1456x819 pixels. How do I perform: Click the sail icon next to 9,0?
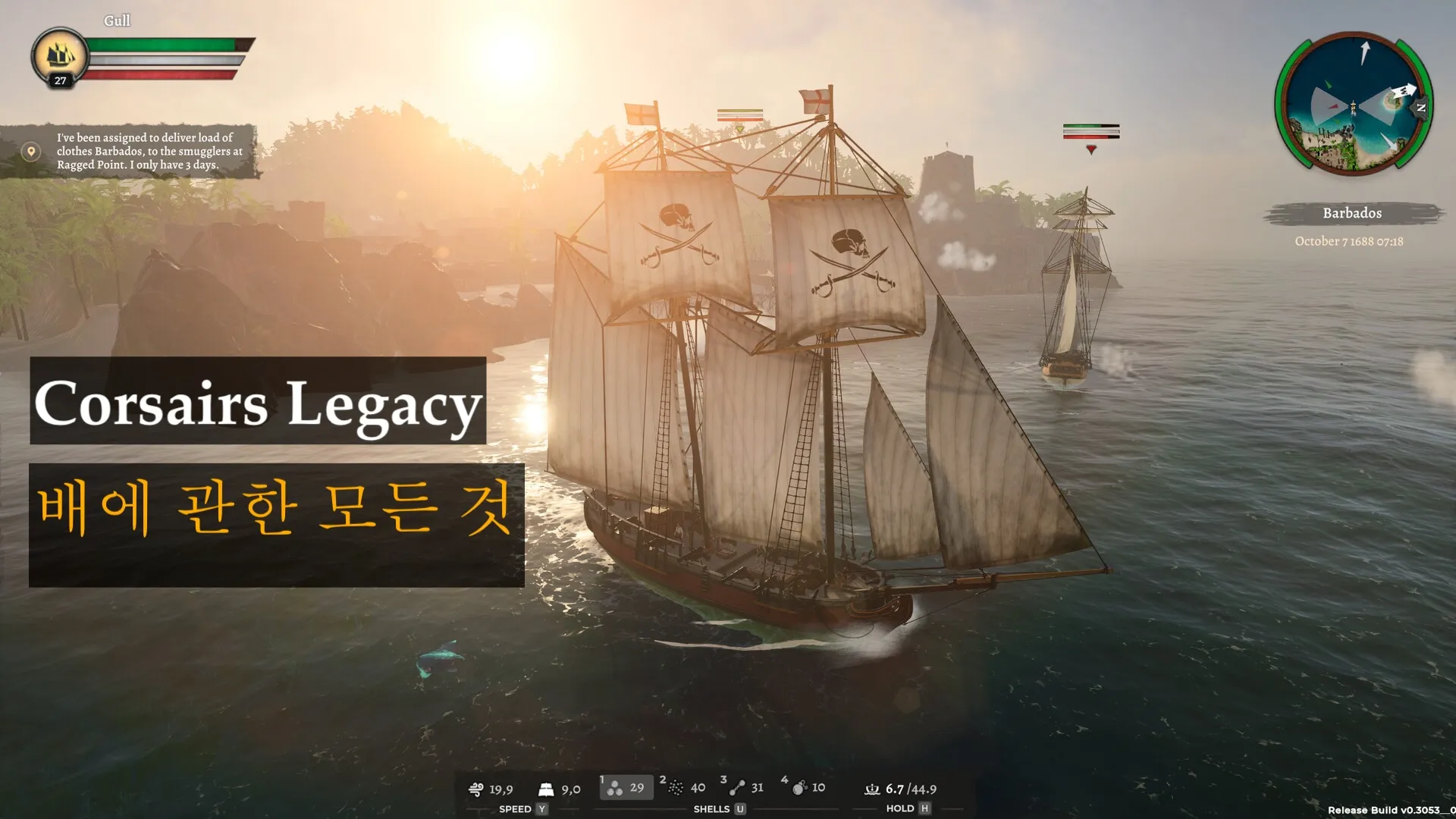[546, 789]
